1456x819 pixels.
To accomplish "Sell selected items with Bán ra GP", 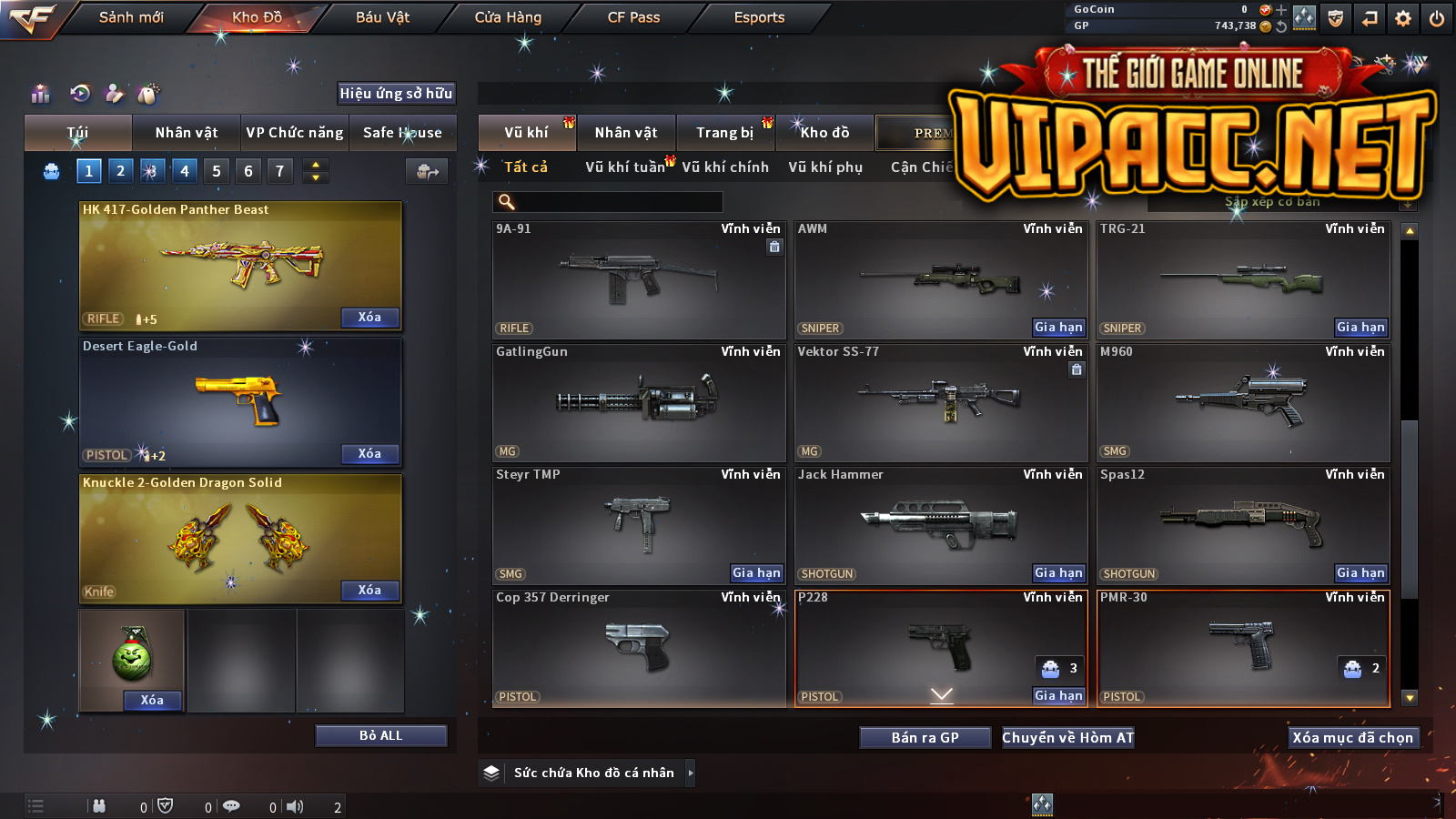I will pyautogui.click(x=925, y=738).
